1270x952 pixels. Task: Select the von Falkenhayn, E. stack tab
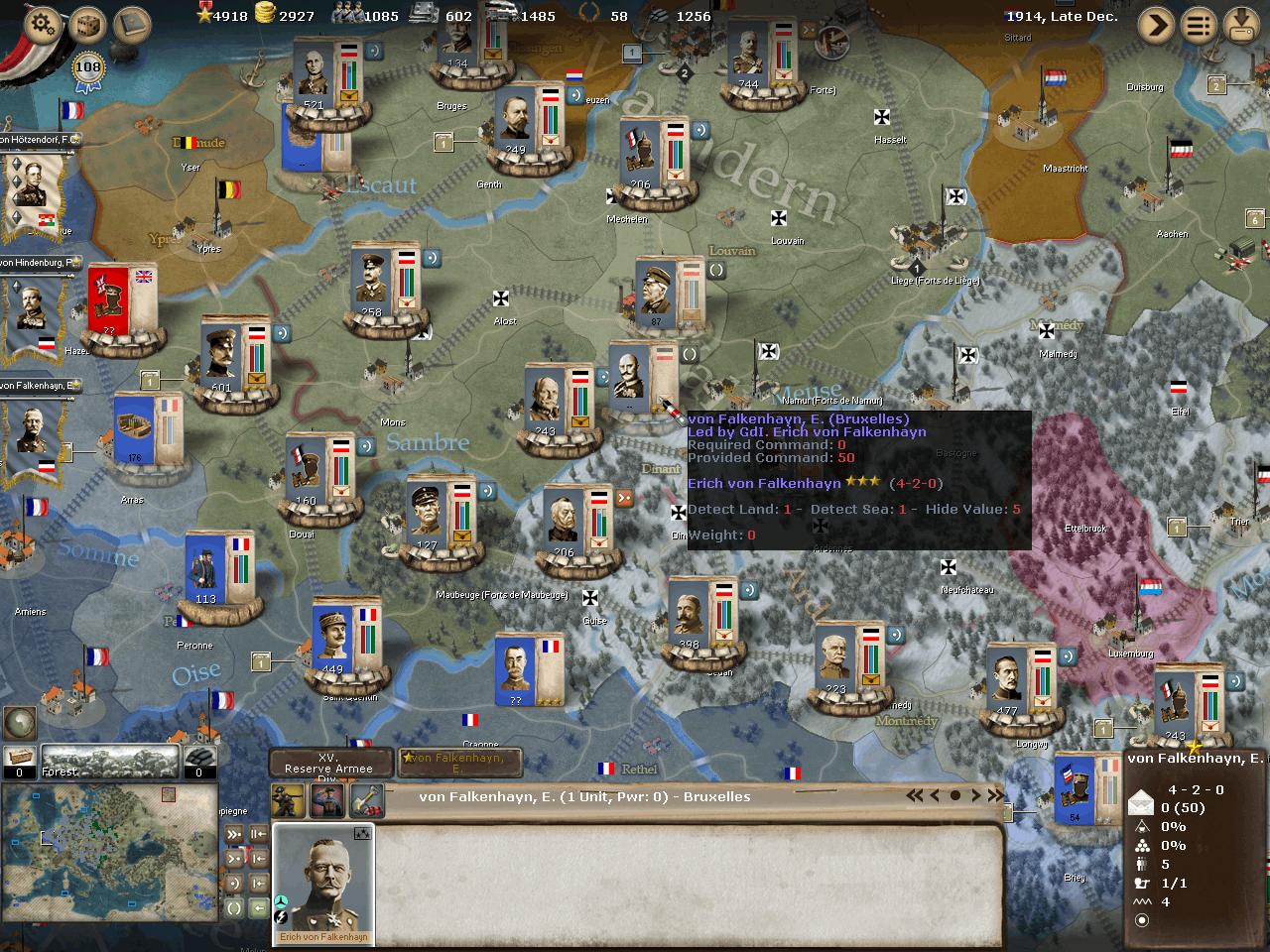point(458,763)
